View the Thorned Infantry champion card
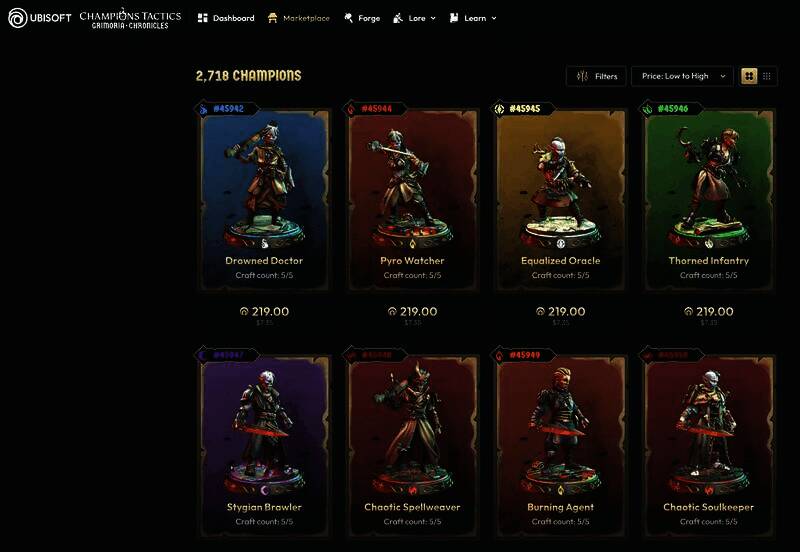 [x=709, y=190]
